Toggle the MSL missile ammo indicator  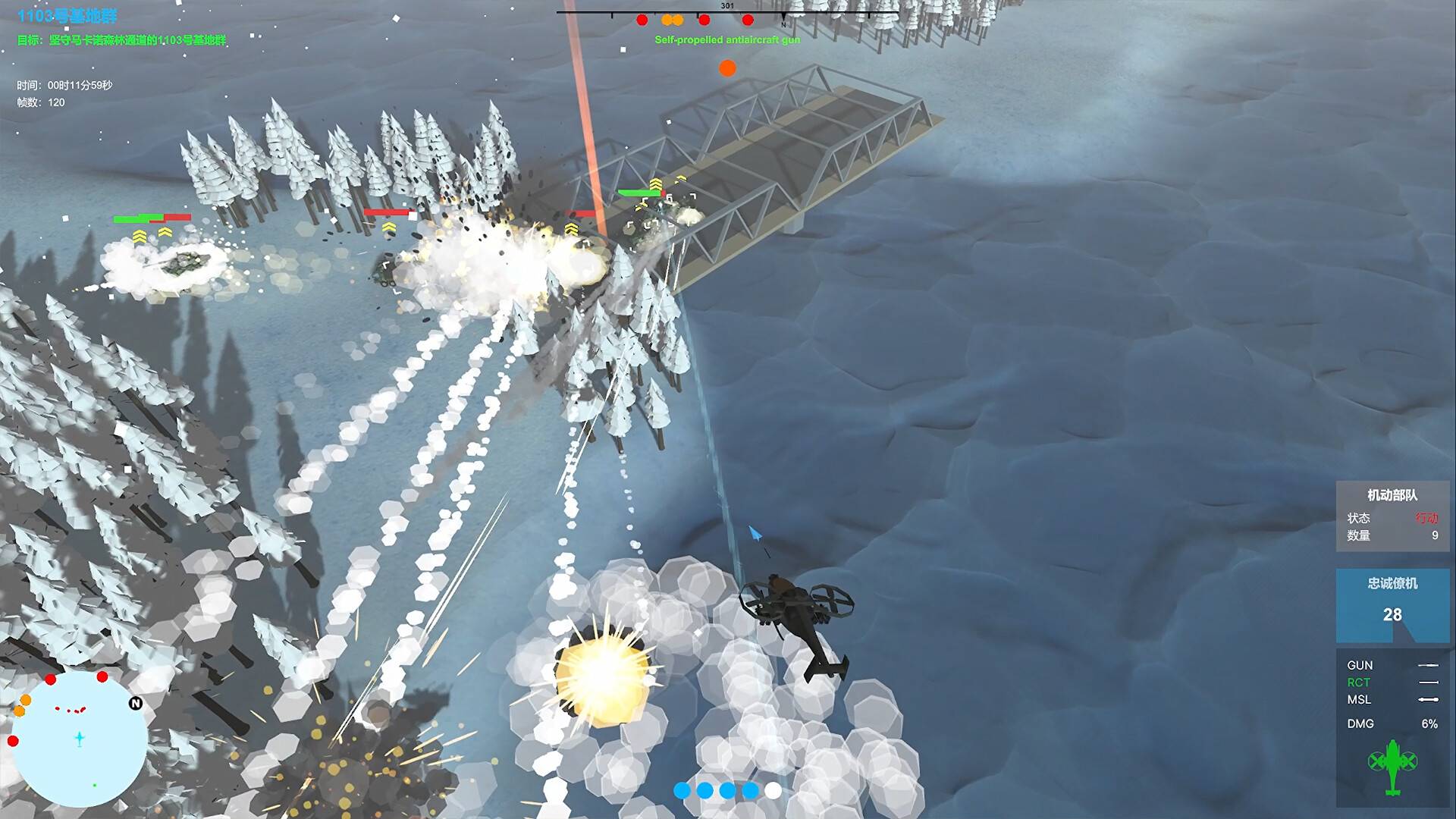point(1361,699)
